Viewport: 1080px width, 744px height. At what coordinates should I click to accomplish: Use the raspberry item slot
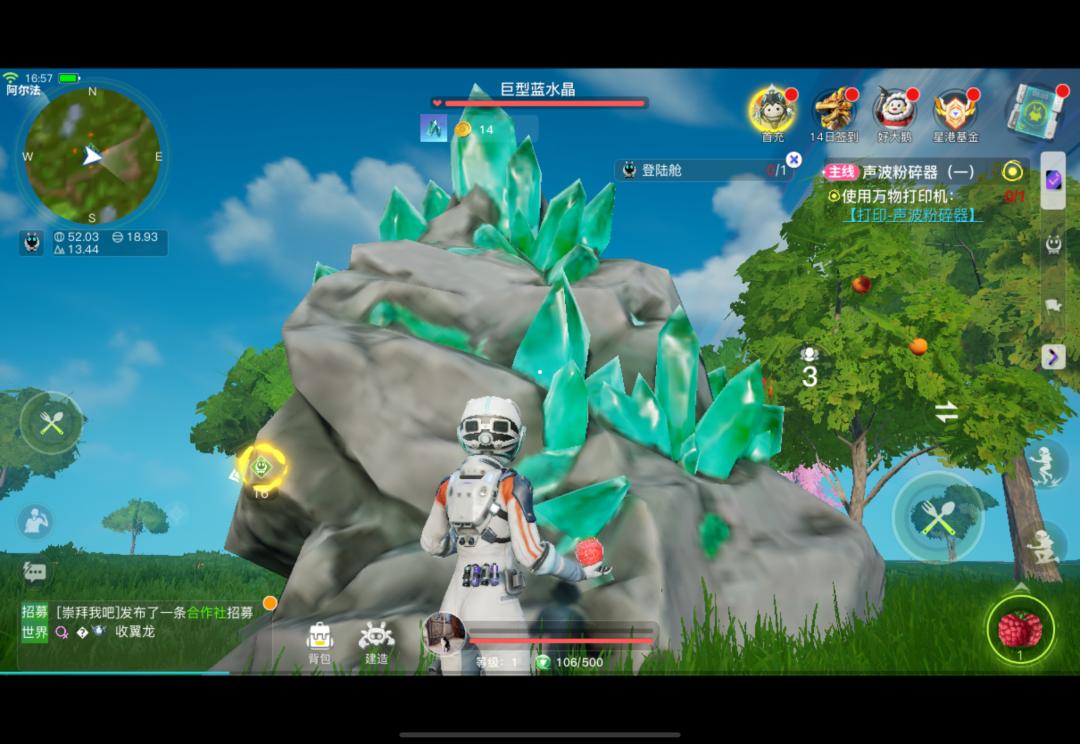(x=1020, y=630)
